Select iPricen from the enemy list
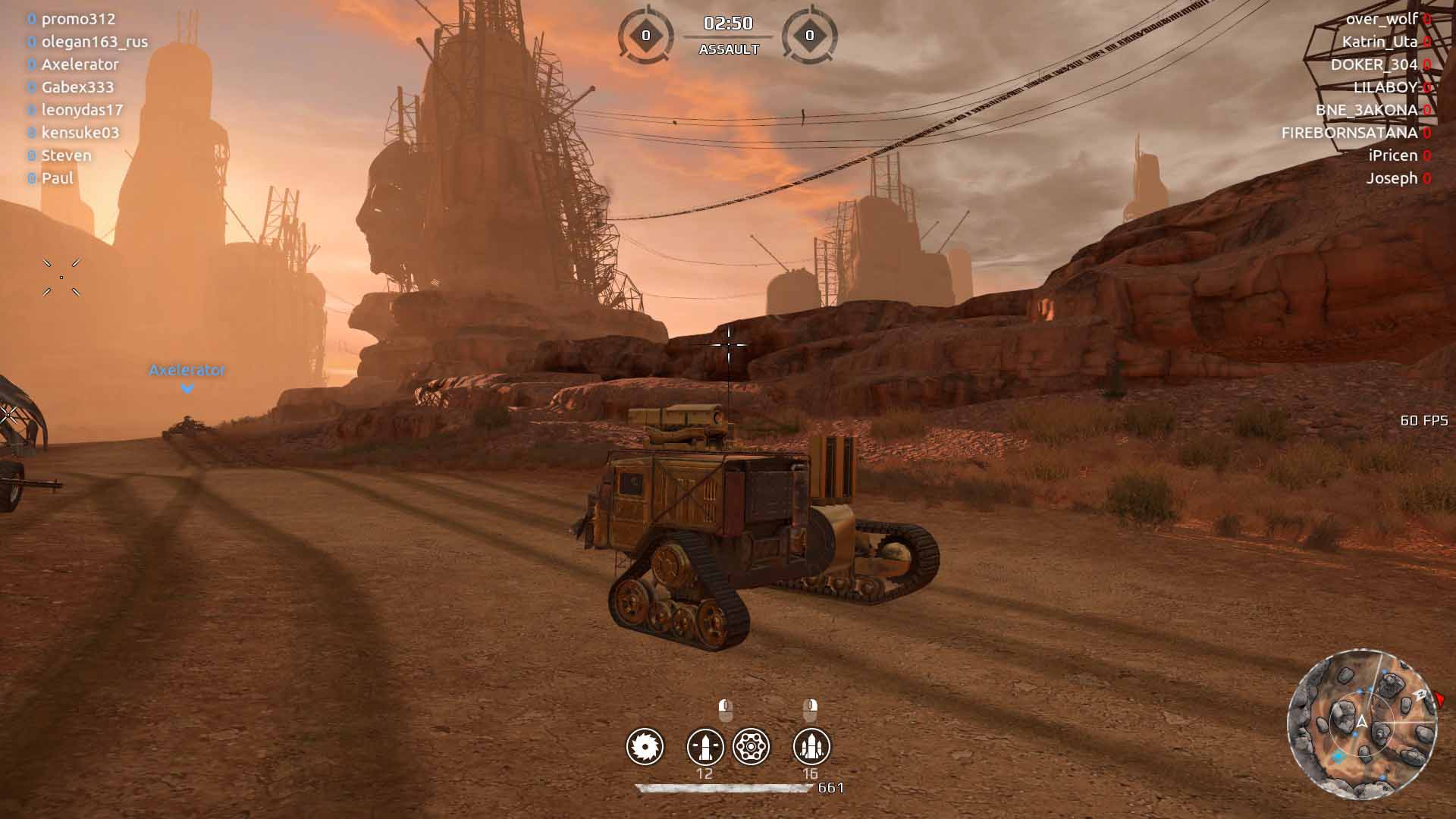1456x819 pixels. [x=1392, y=155]
